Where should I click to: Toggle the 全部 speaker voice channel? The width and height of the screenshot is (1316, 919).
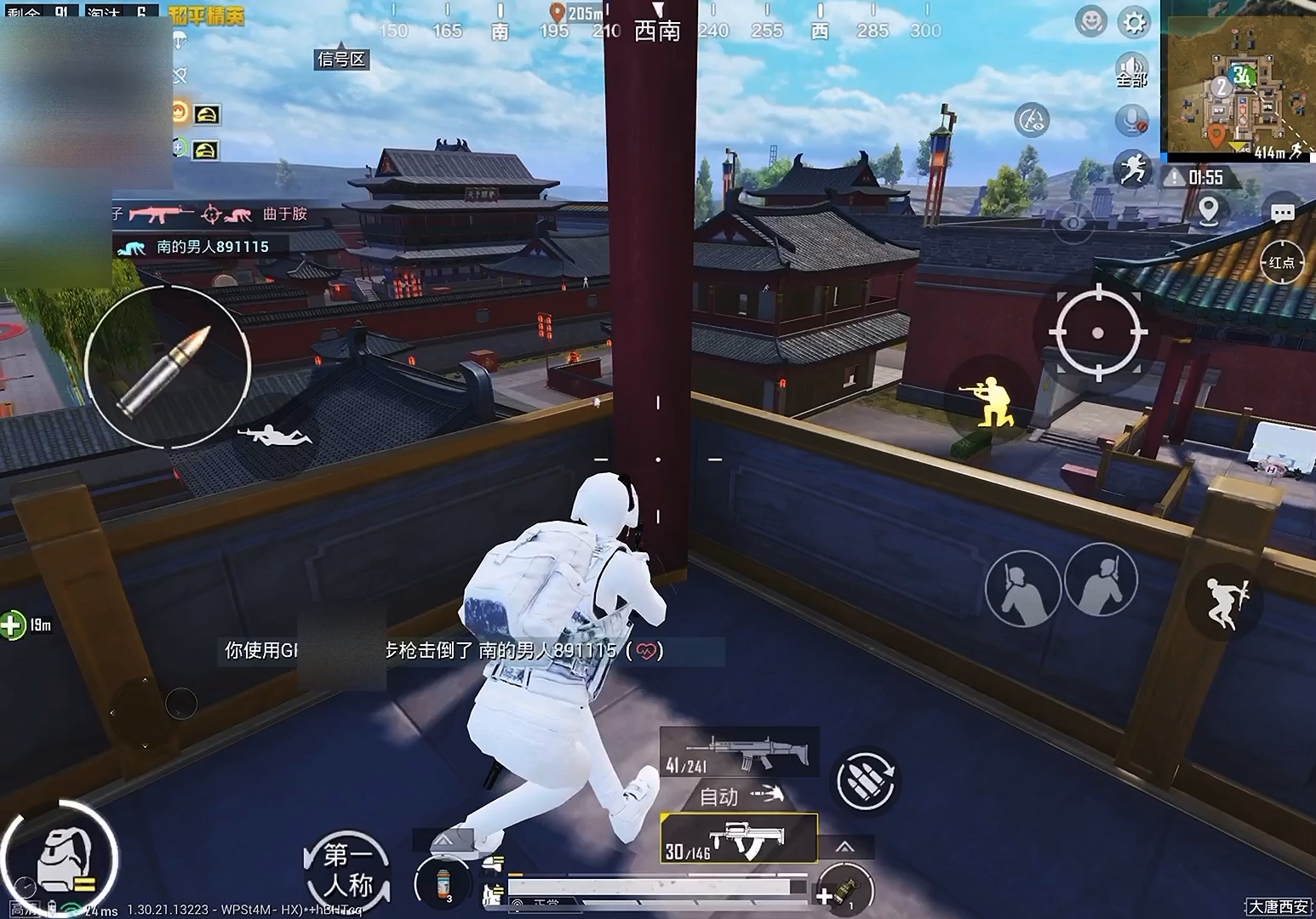click(x=1132, y=69)
